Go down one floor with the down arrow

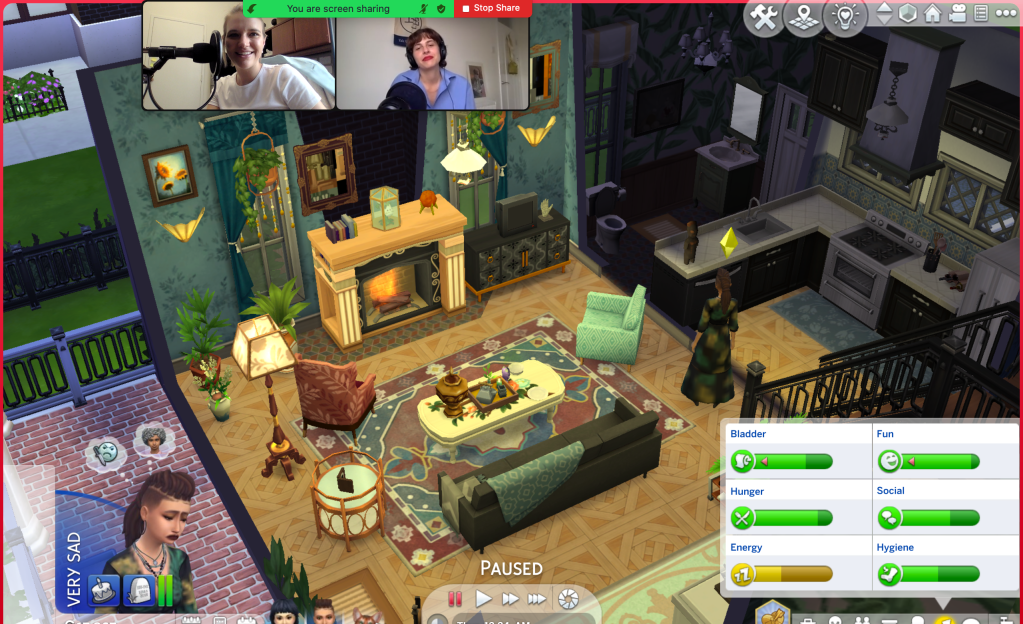pos(884,21)
